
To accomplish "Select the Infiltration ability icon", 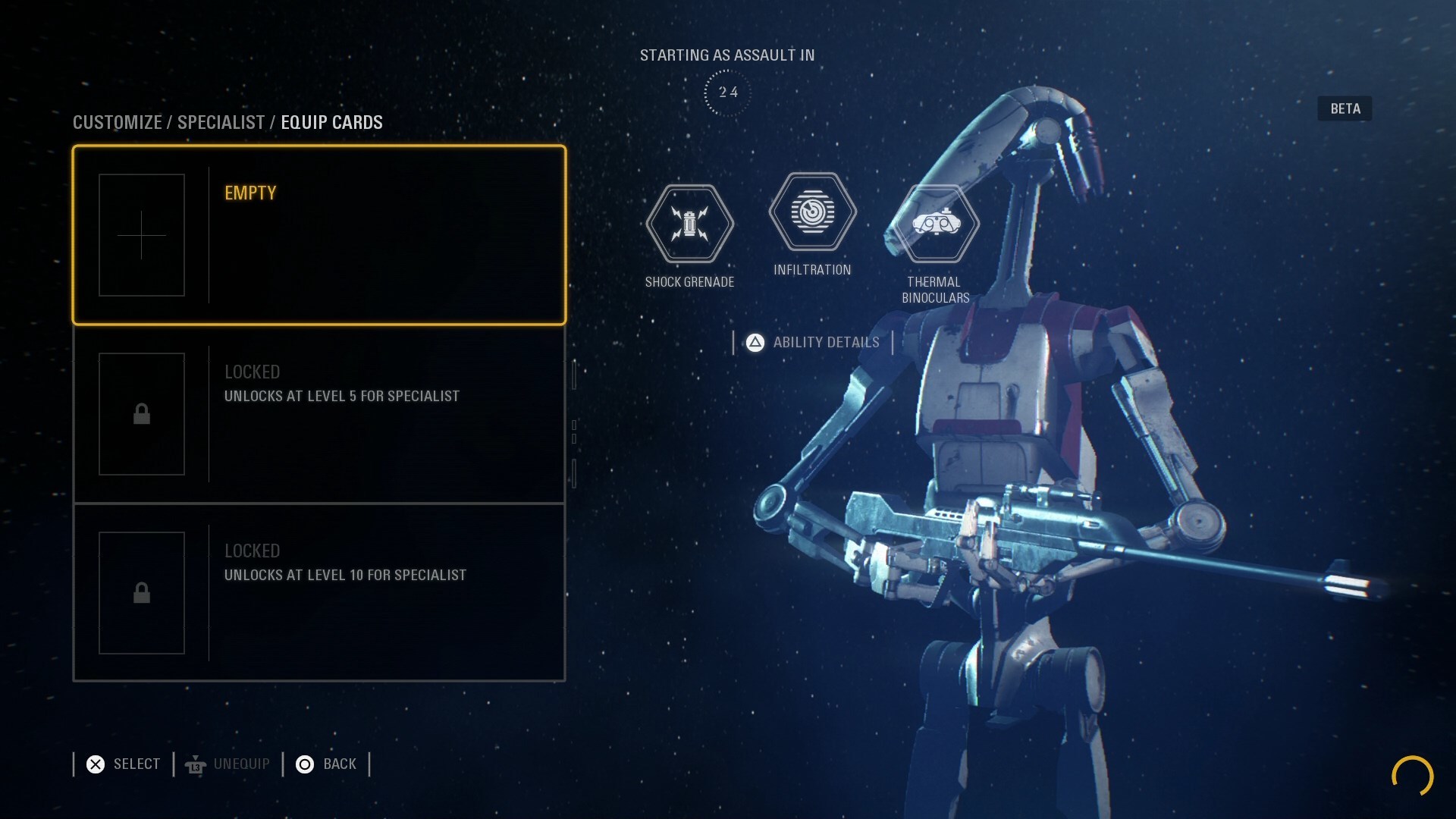I will click(x=812, y=212).
